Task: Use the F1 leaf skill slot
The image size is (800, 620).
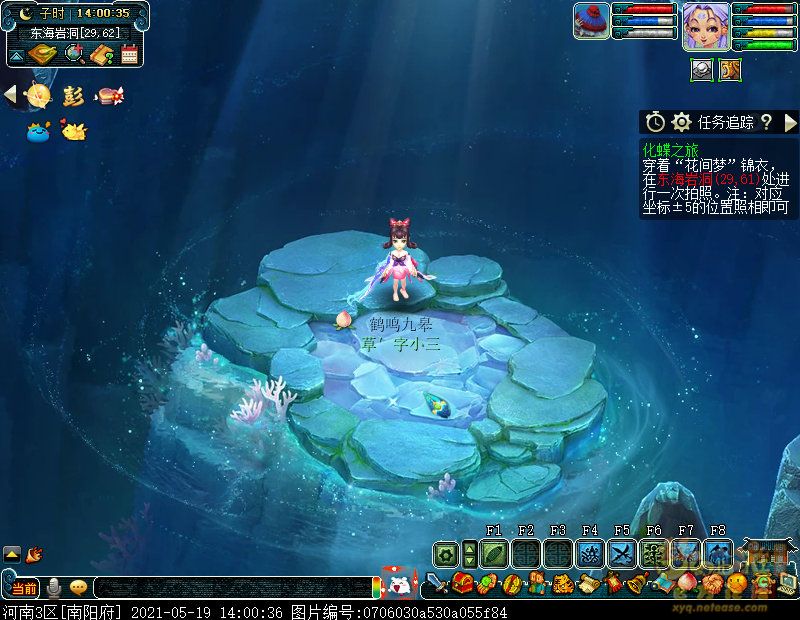Action: coord(494,553)
